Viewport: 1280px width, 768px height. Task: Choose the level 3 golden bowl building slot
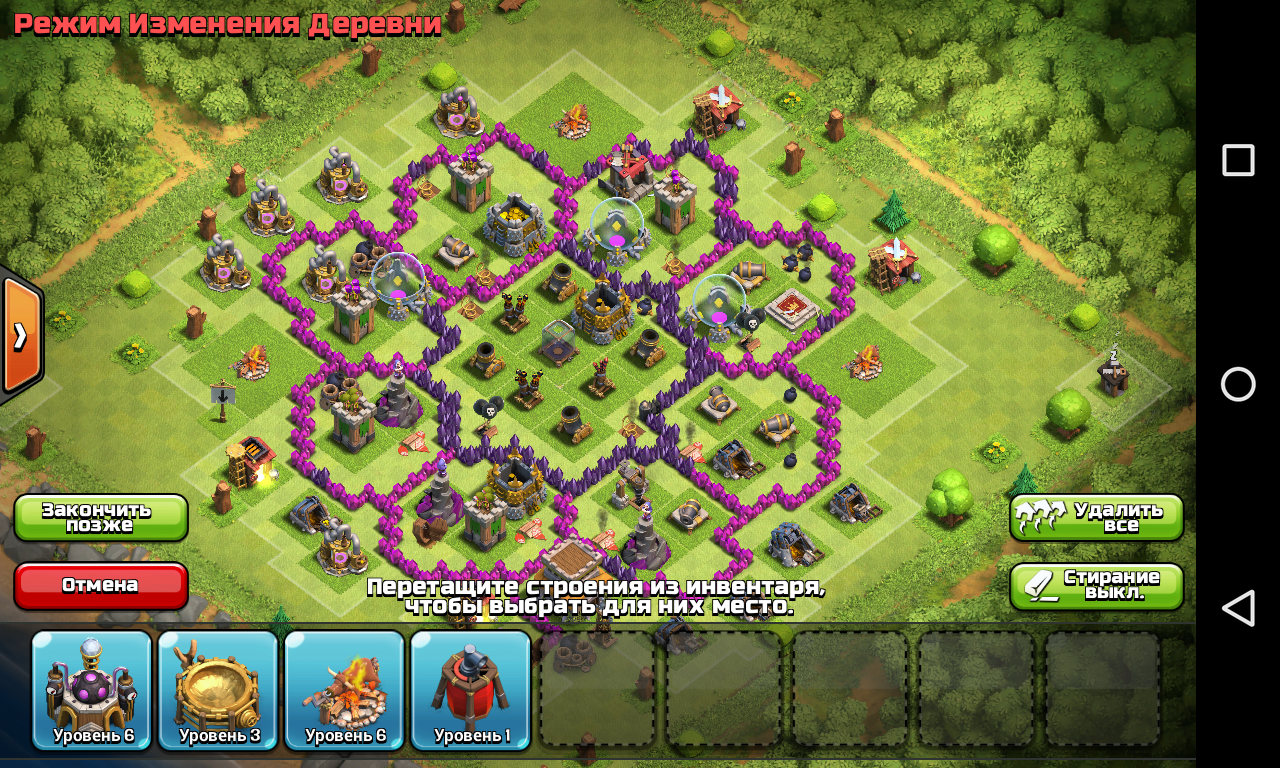pos(218,690)
